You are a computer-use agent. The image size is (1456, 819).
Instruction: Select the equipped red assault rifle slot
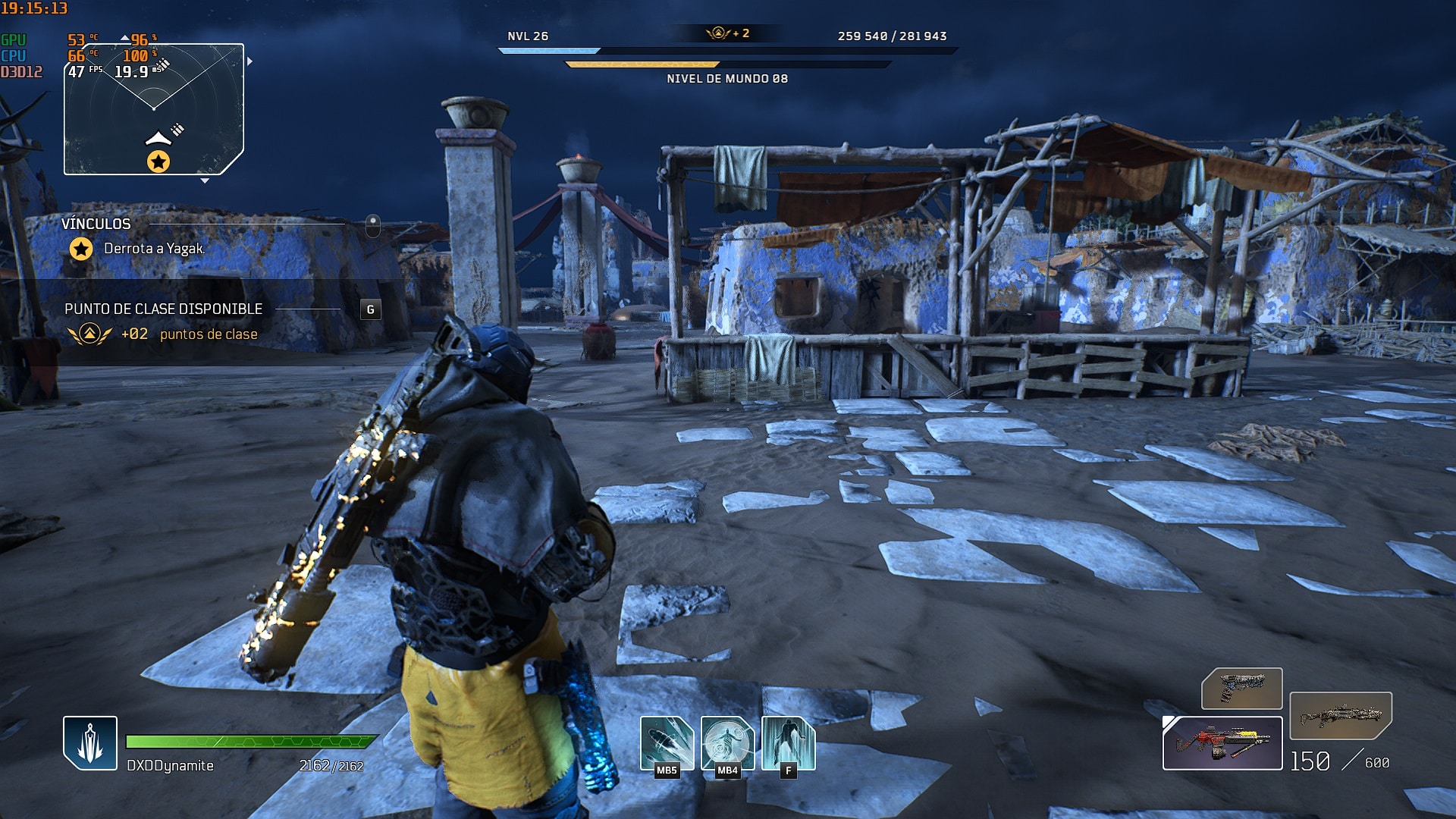pyautogui.click(x=1222, y=743)
